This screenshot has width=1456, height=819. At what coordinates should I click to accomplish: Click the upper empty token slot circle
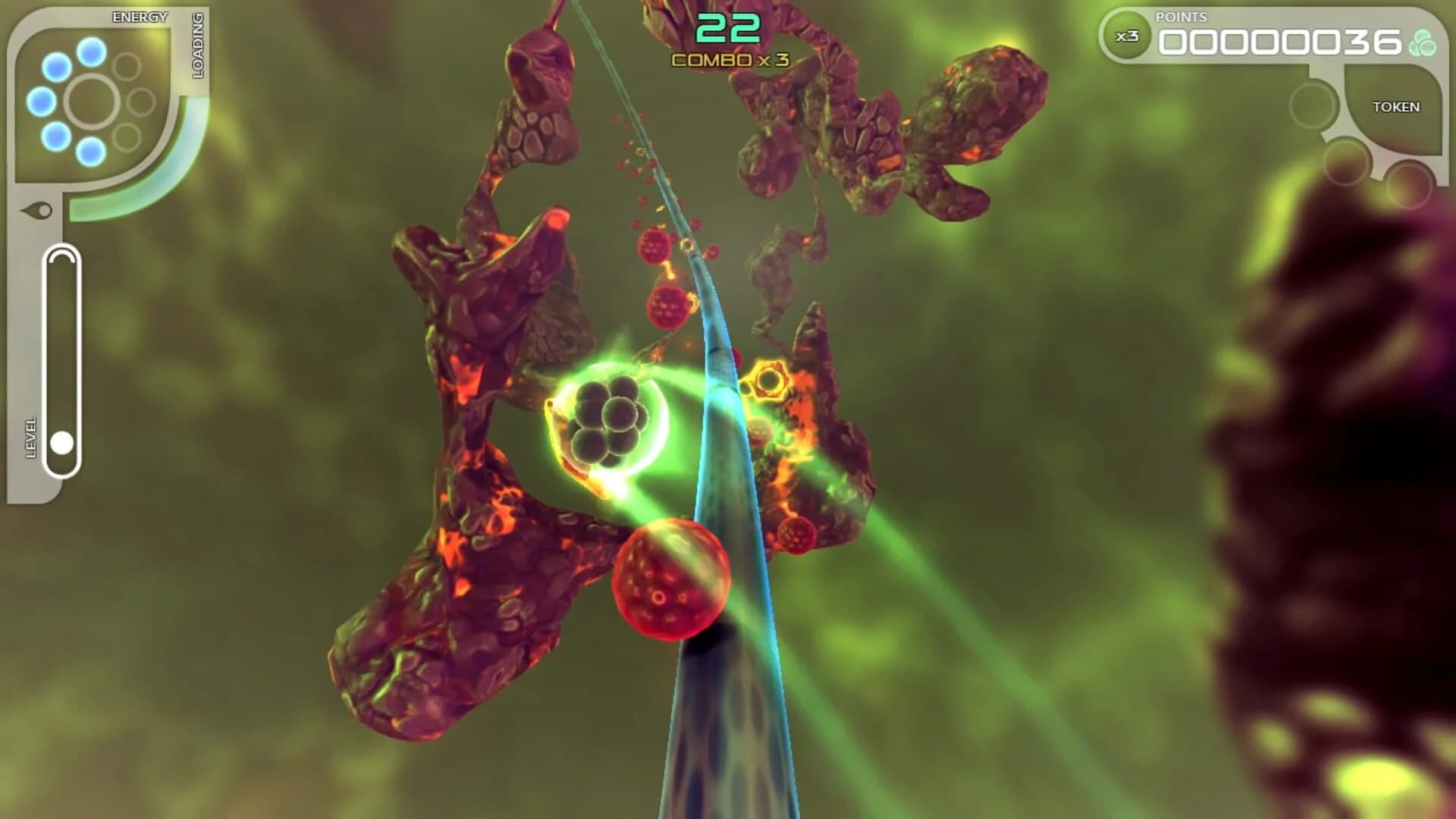(1314, 104)
